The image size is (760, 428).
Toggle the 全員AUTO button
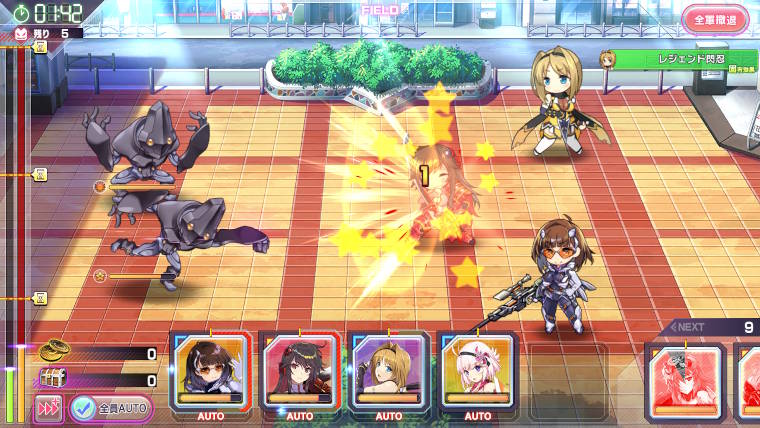(112, 408)
